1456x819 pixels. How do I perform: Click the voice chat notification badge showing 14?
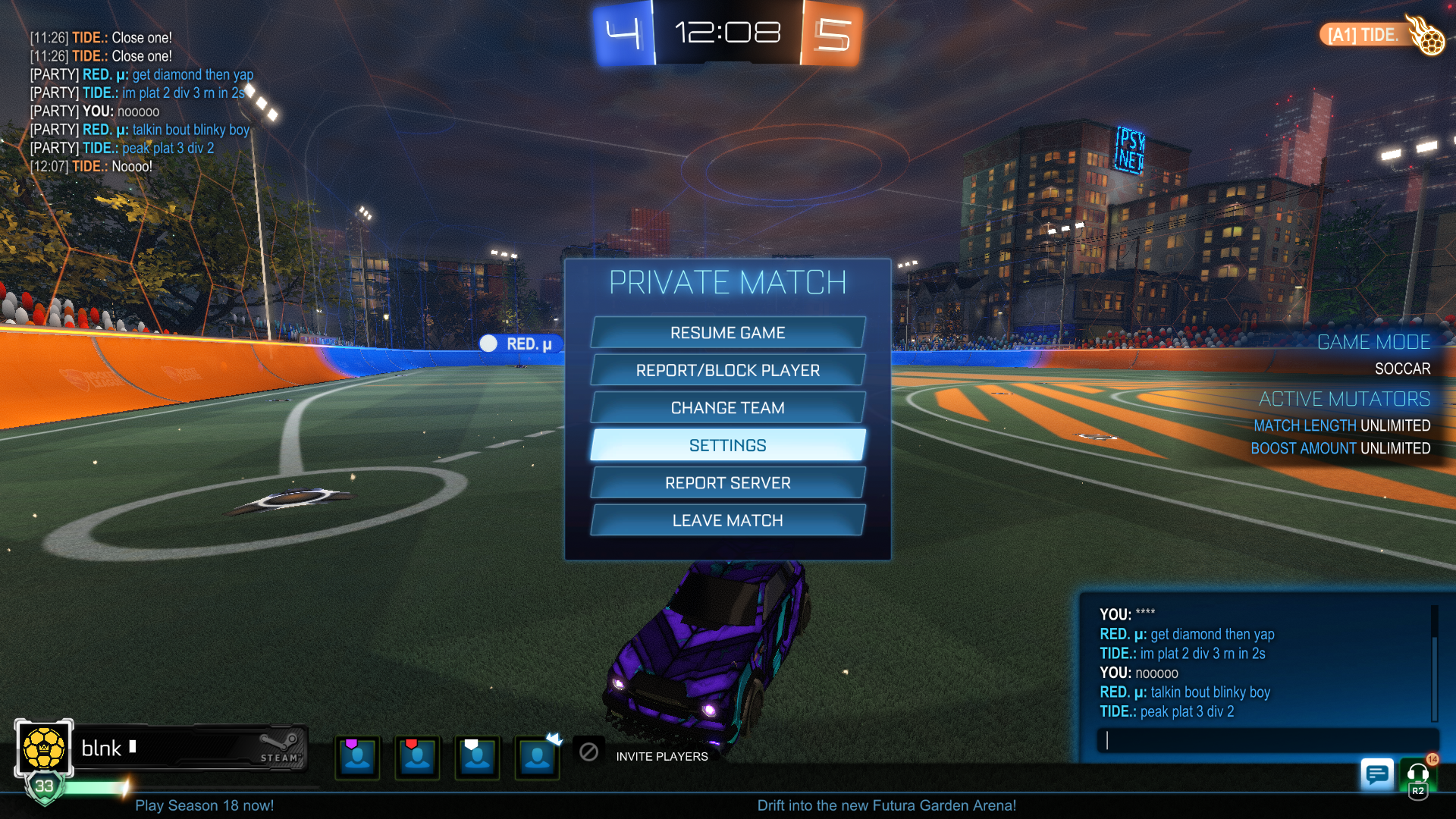1432,758
